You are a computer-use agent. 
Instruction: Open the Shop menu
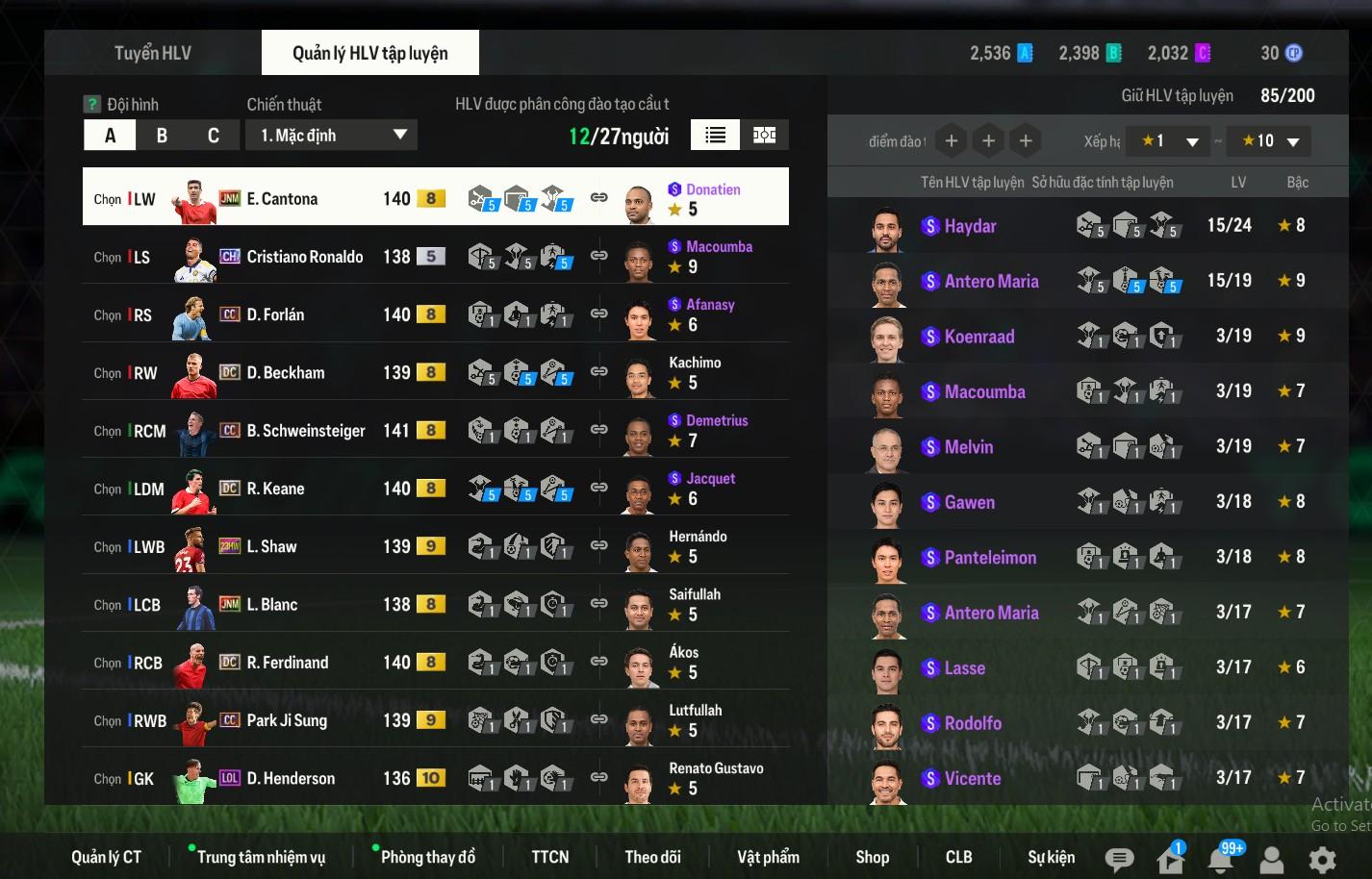pos(872,857)
